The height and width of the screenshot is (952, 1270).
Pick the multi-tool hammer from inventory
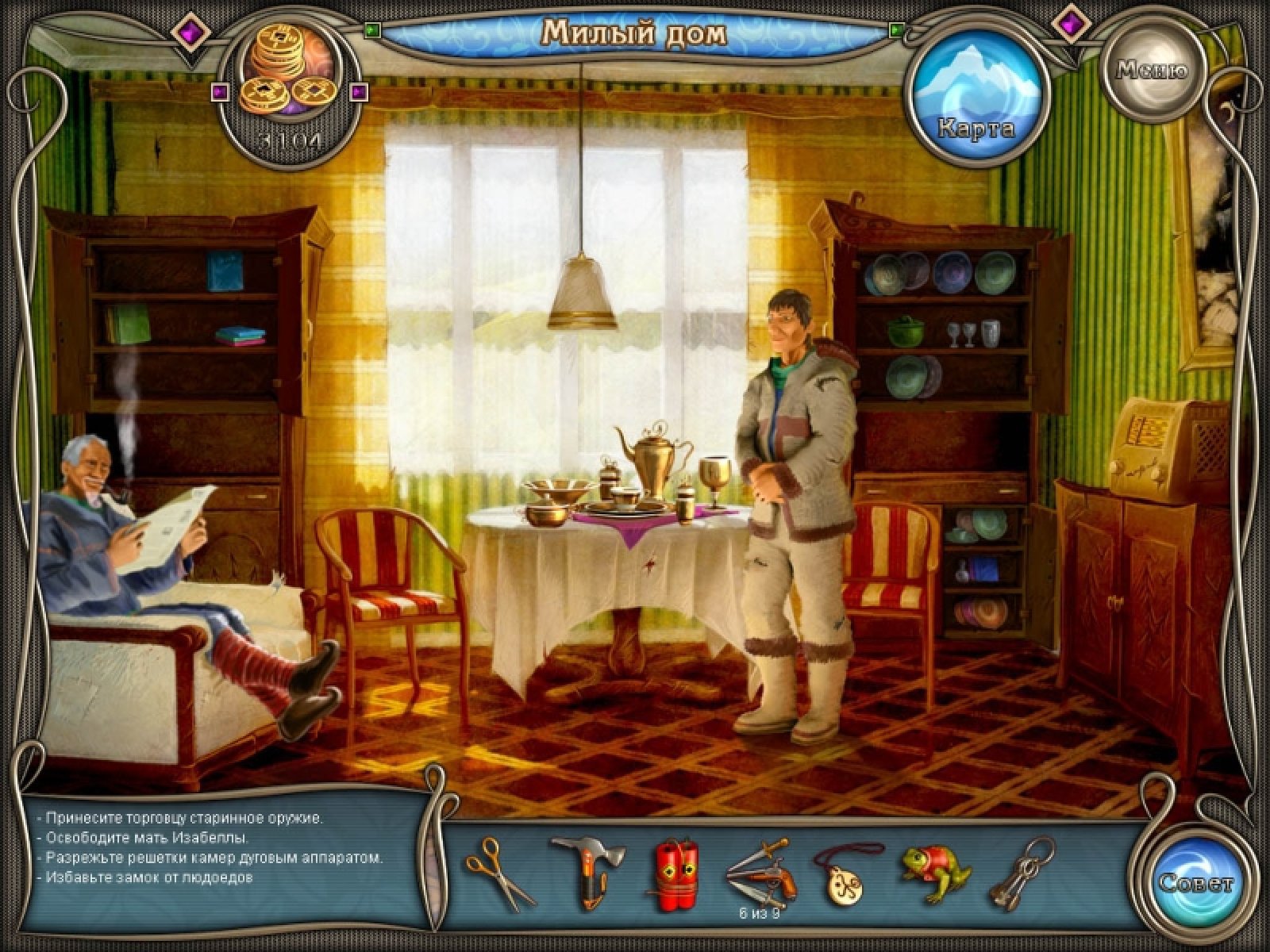586,870
